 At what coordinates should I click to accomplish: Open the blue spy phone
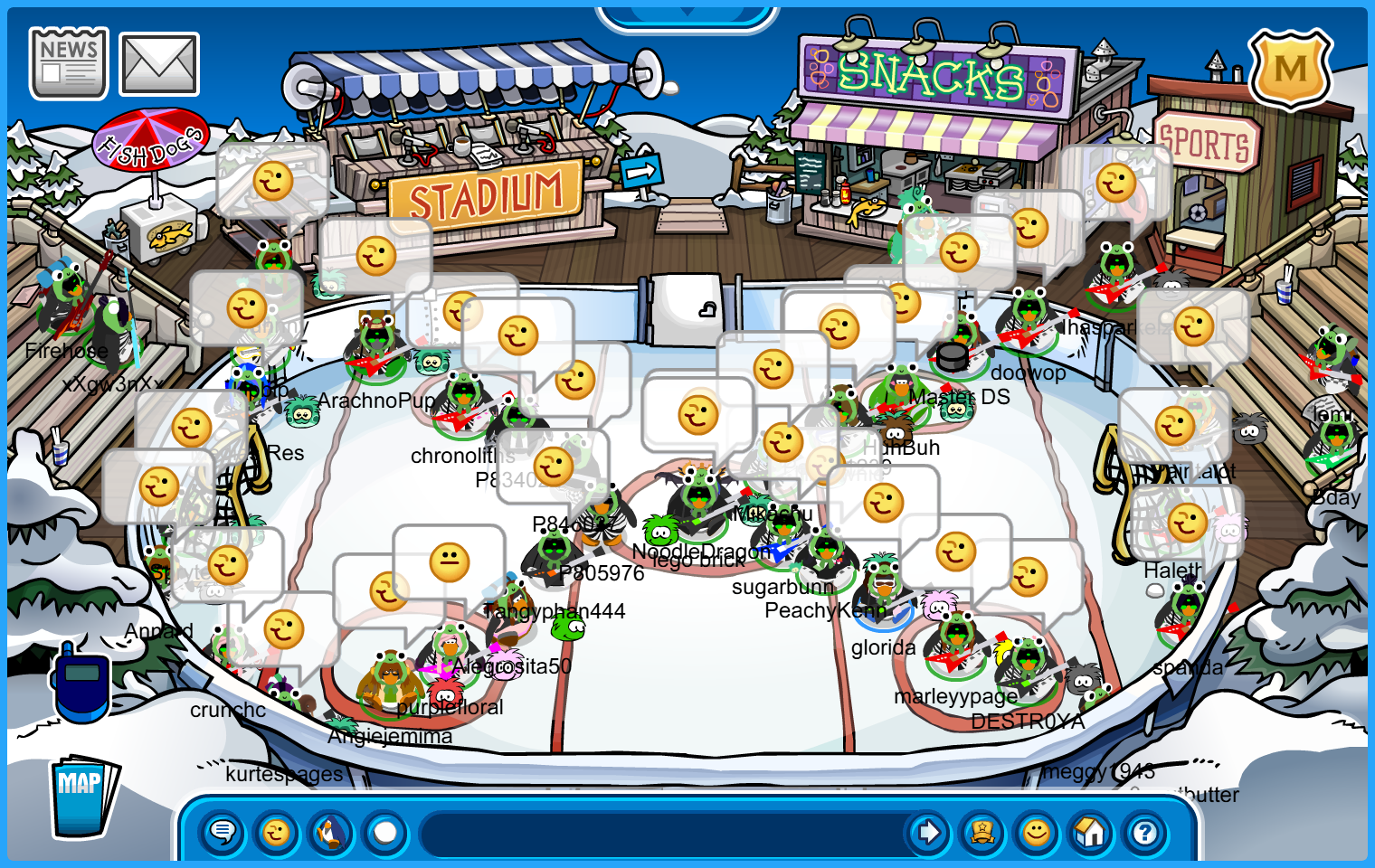coord(81,682)
